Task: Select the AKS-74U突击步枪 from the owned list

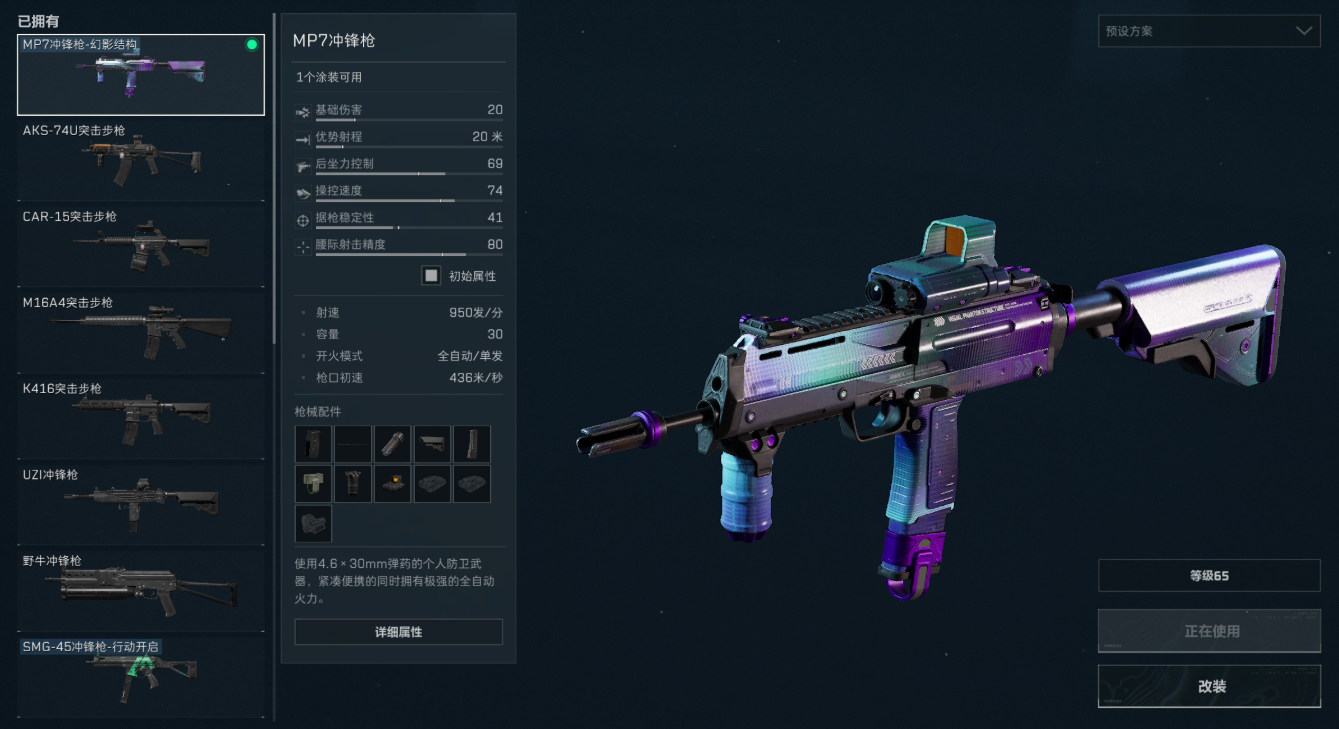Action: [140, 160]
